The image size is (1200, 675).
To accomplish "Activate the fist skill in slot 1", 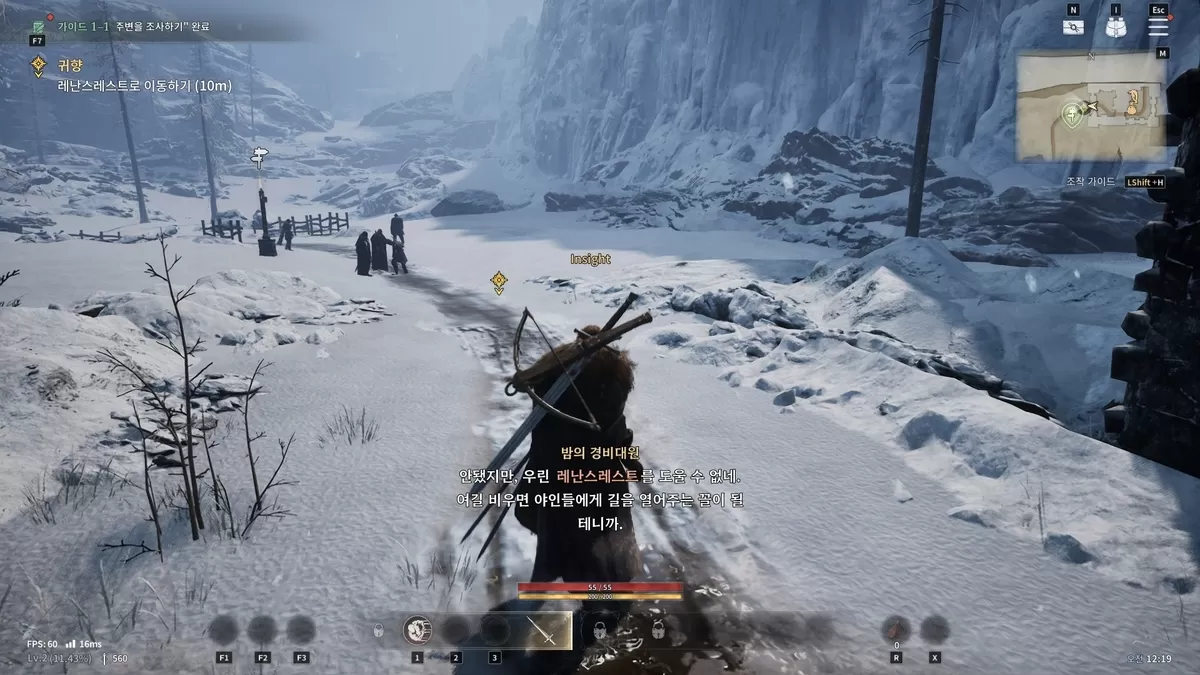I will [x=417, y=630].
